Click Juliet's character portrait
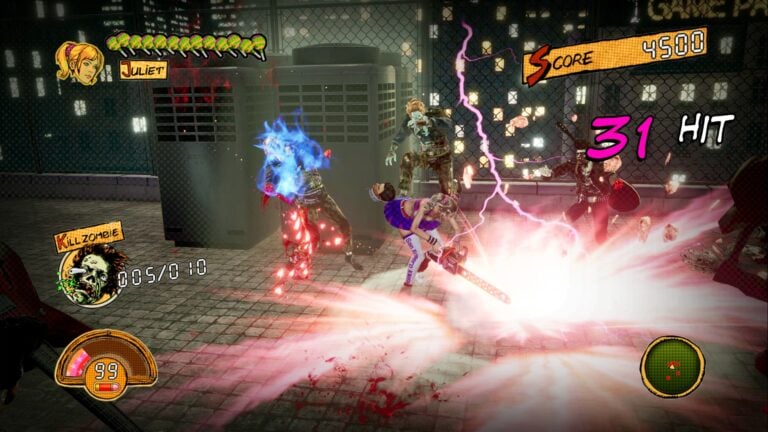768x432 pixels. click(79, 62)
